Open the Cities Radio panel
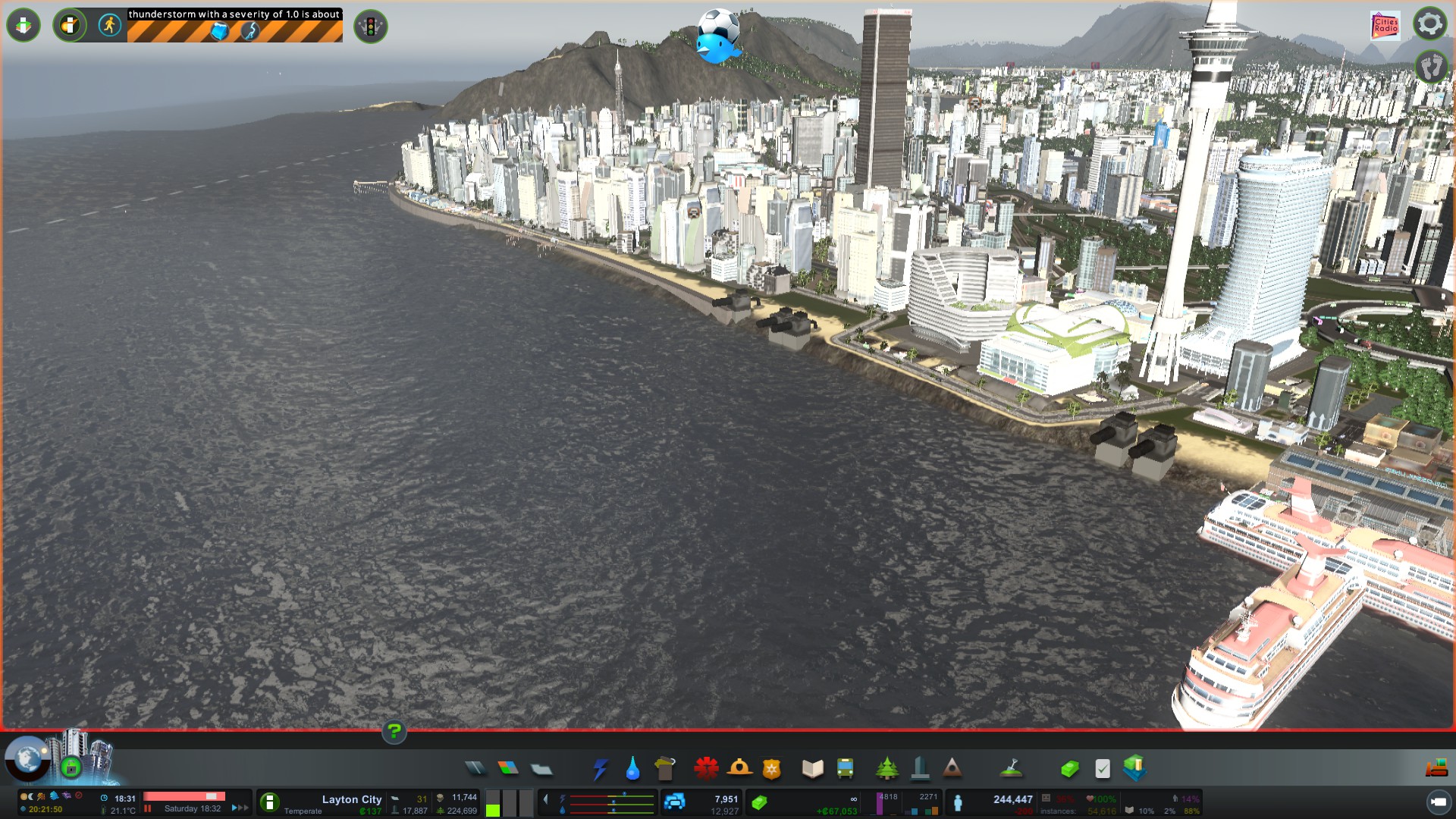1456x819 pixels. (1385, 26)
